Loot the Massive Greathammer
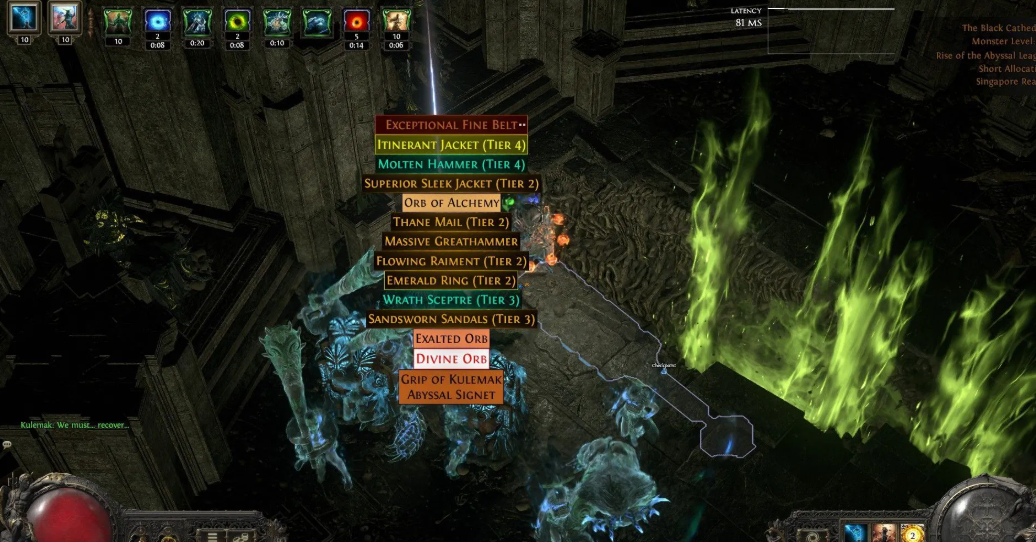The height and width of the screenshot is (542, 1036). 451,242
